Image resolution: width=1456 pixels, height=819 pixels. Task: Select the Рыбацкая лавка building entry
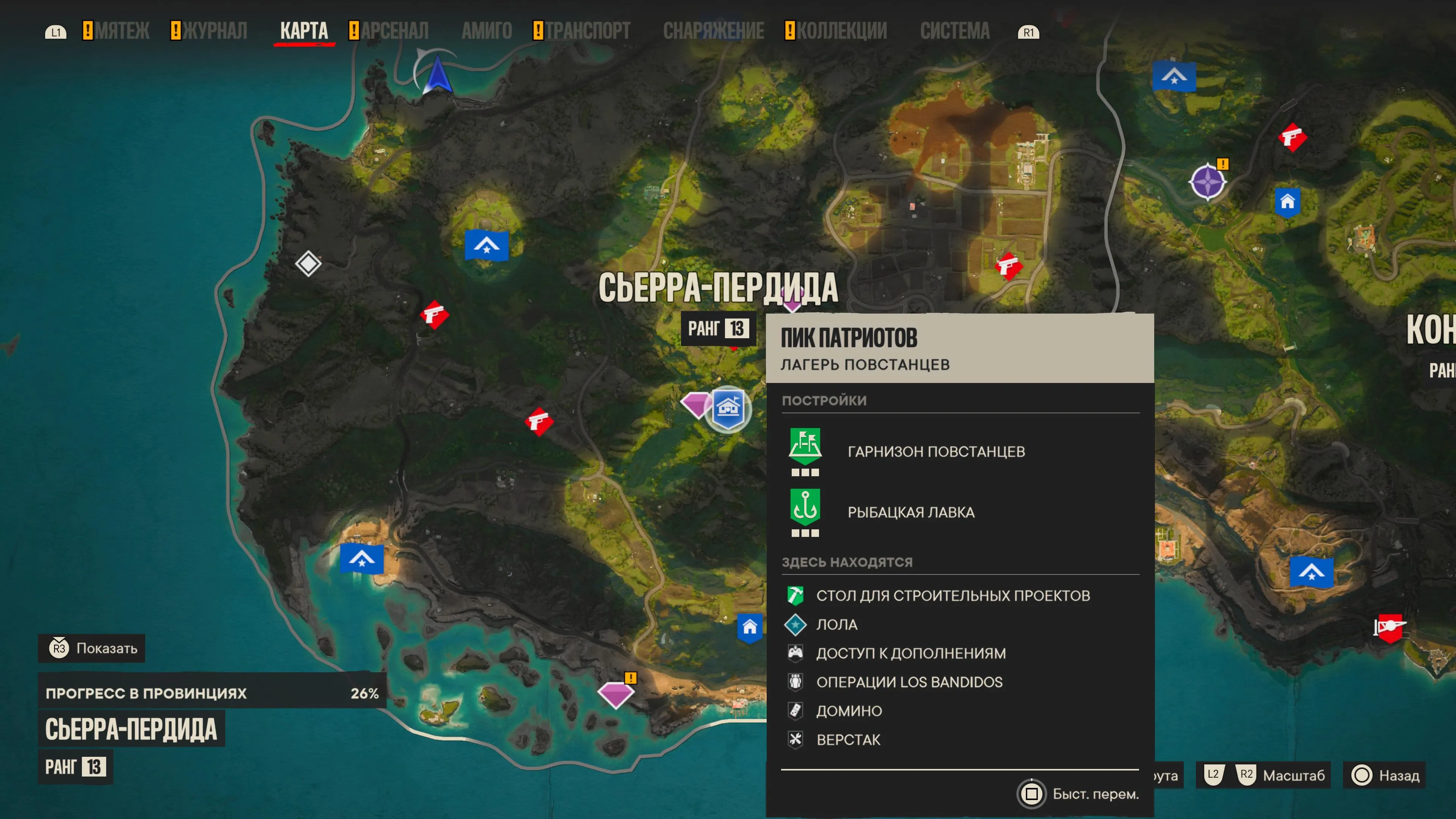tap(910, 512)
